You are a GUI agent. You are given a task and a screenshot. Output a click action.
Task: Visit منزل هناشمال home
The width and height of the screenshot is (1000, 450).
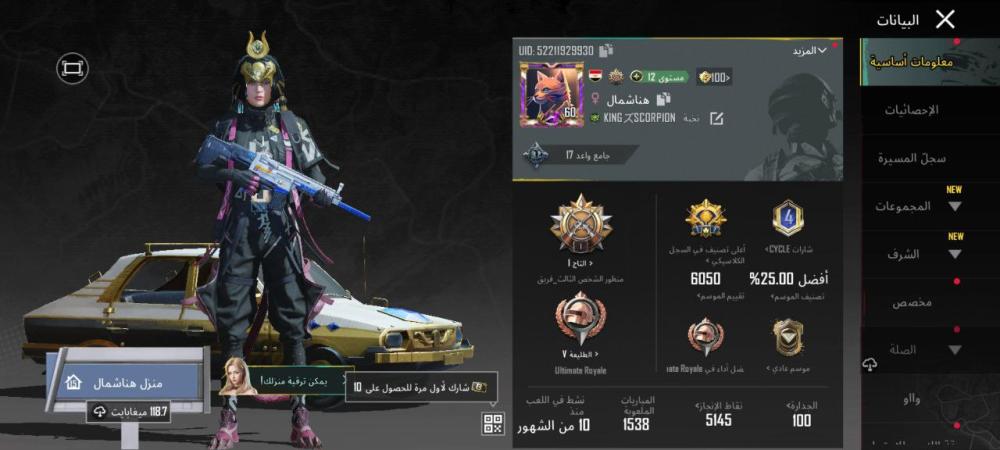tap(125, 383)
